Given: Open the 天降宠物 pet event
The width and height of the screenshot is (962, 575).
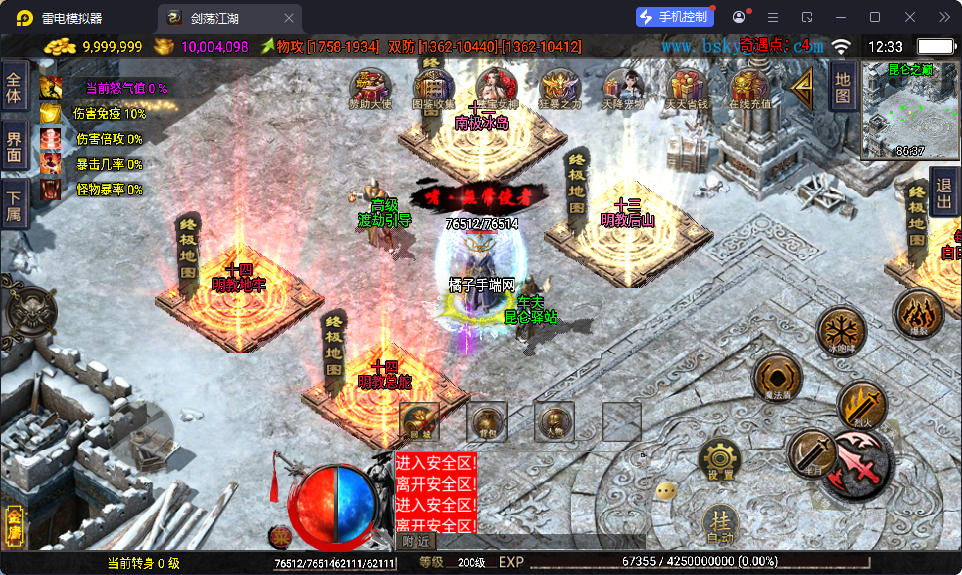Looking at the screenshot, I should (x=622, y=88).
